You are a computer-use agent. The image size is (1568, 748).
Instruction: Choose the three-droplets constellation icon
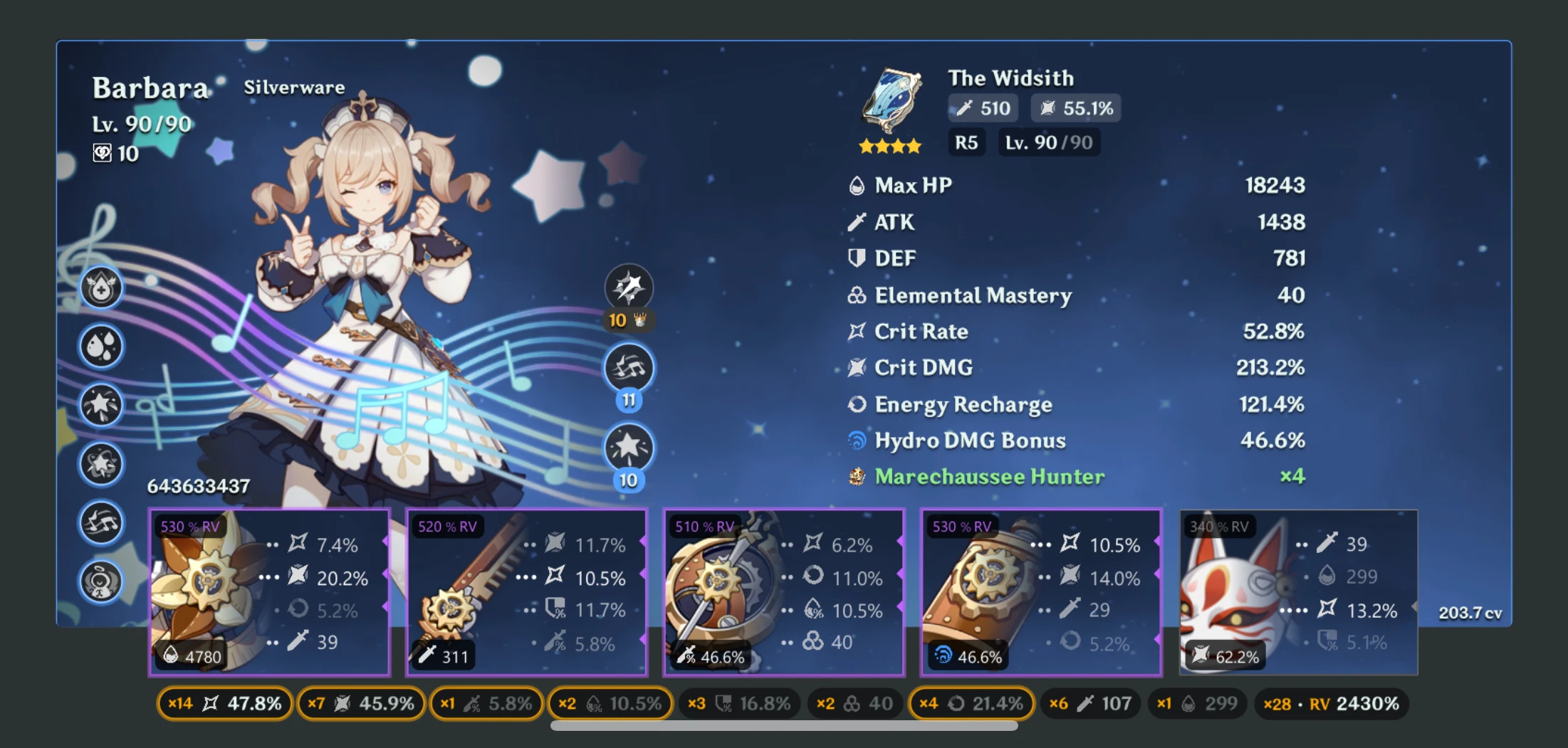click(x=101, y=347)
